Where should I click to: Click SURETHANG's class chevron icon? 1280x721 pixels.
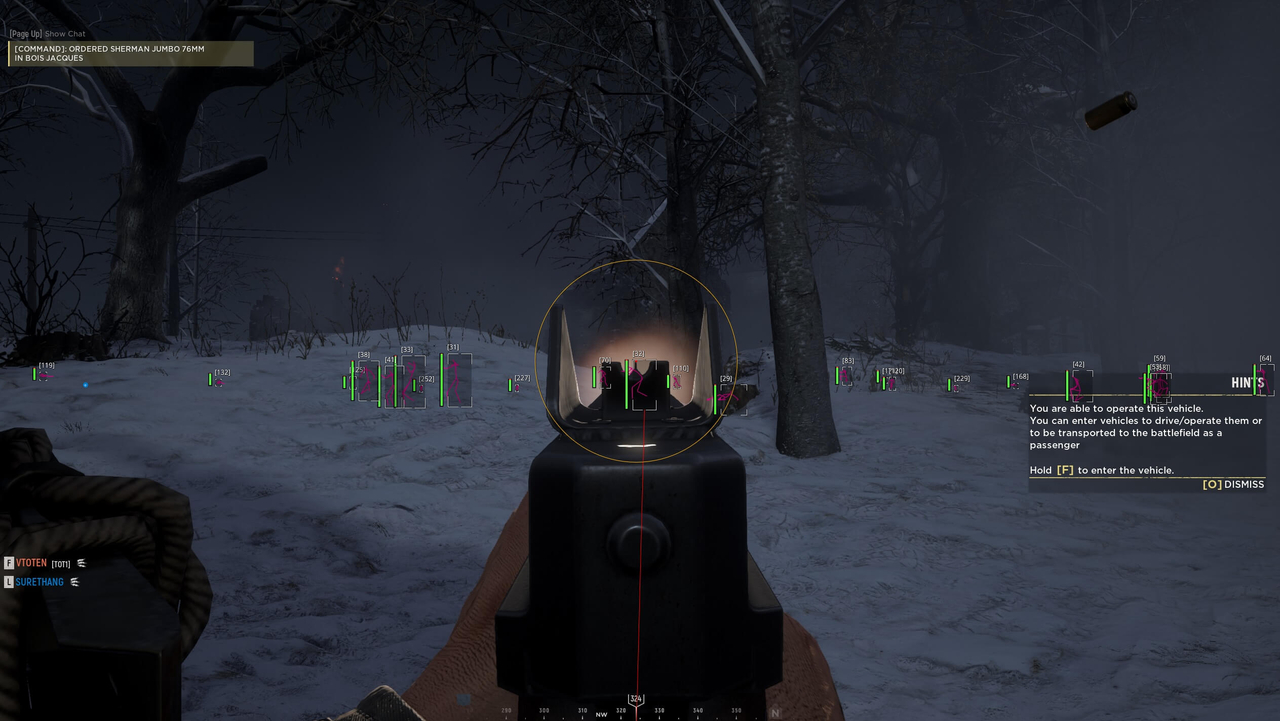(x=74, y=582)
